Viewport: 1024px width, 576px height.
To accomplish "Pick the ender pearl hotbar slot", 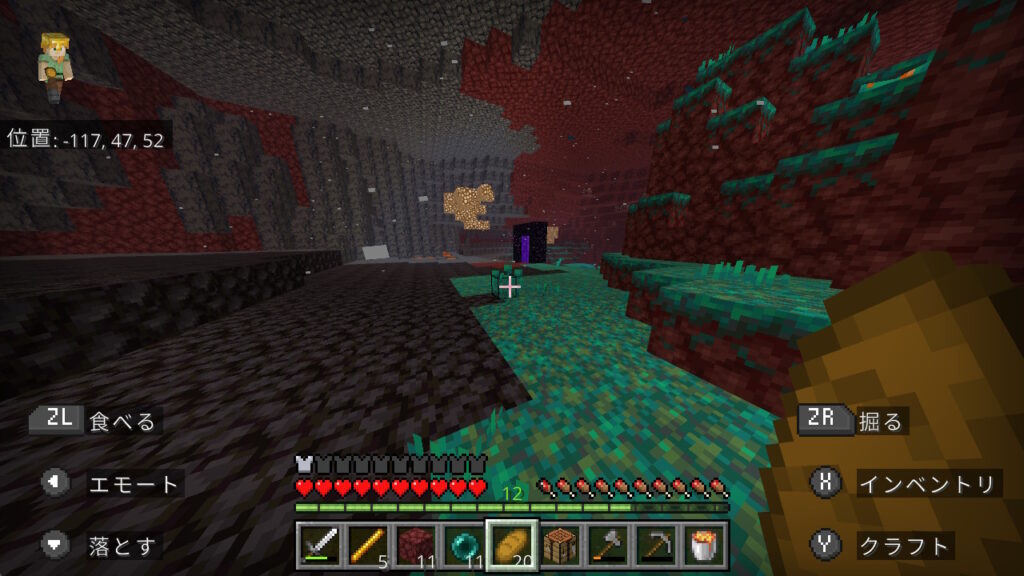I will tap(464, 546).
